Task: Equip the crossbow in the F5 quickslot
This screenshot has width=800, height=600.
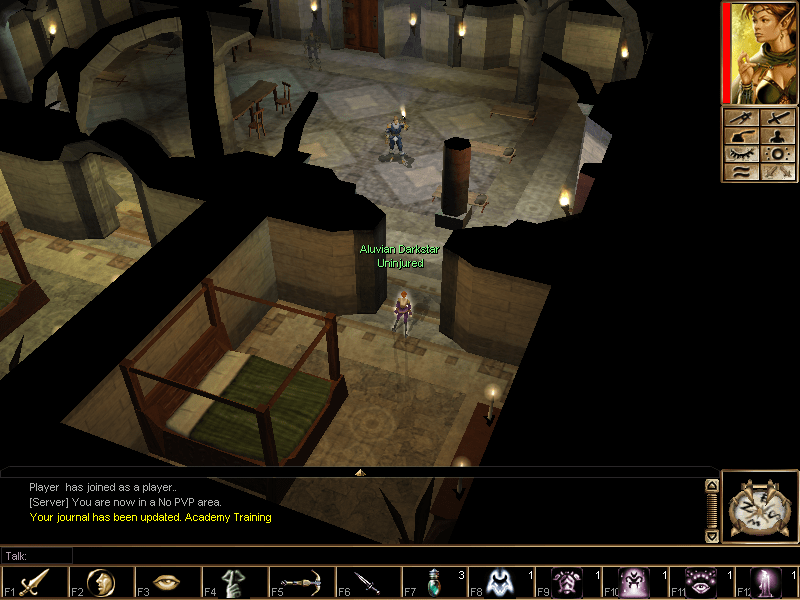Action: pyautogui.click(x=301, y=582)
